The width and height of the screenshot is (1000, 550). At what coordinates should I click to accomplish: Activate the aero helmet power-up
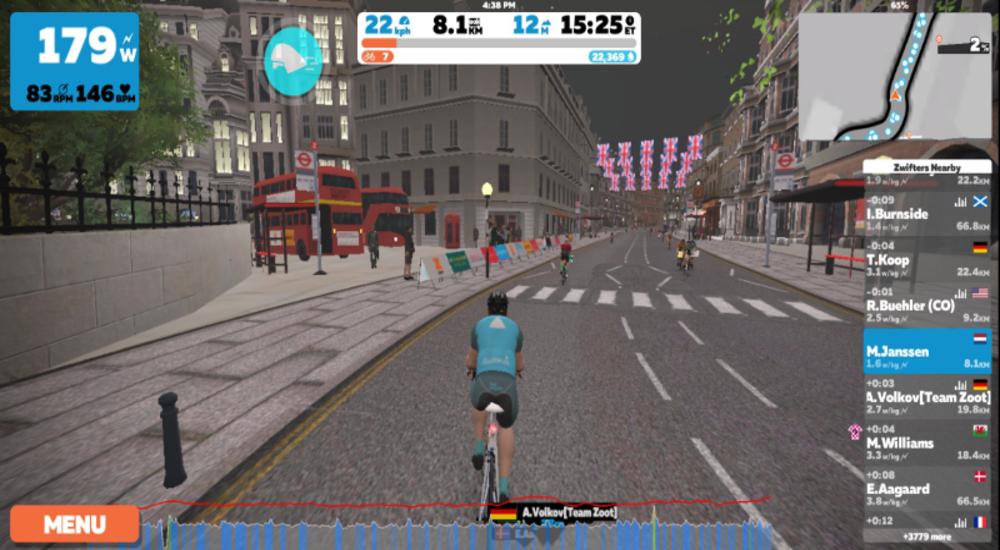pos(292,62)
